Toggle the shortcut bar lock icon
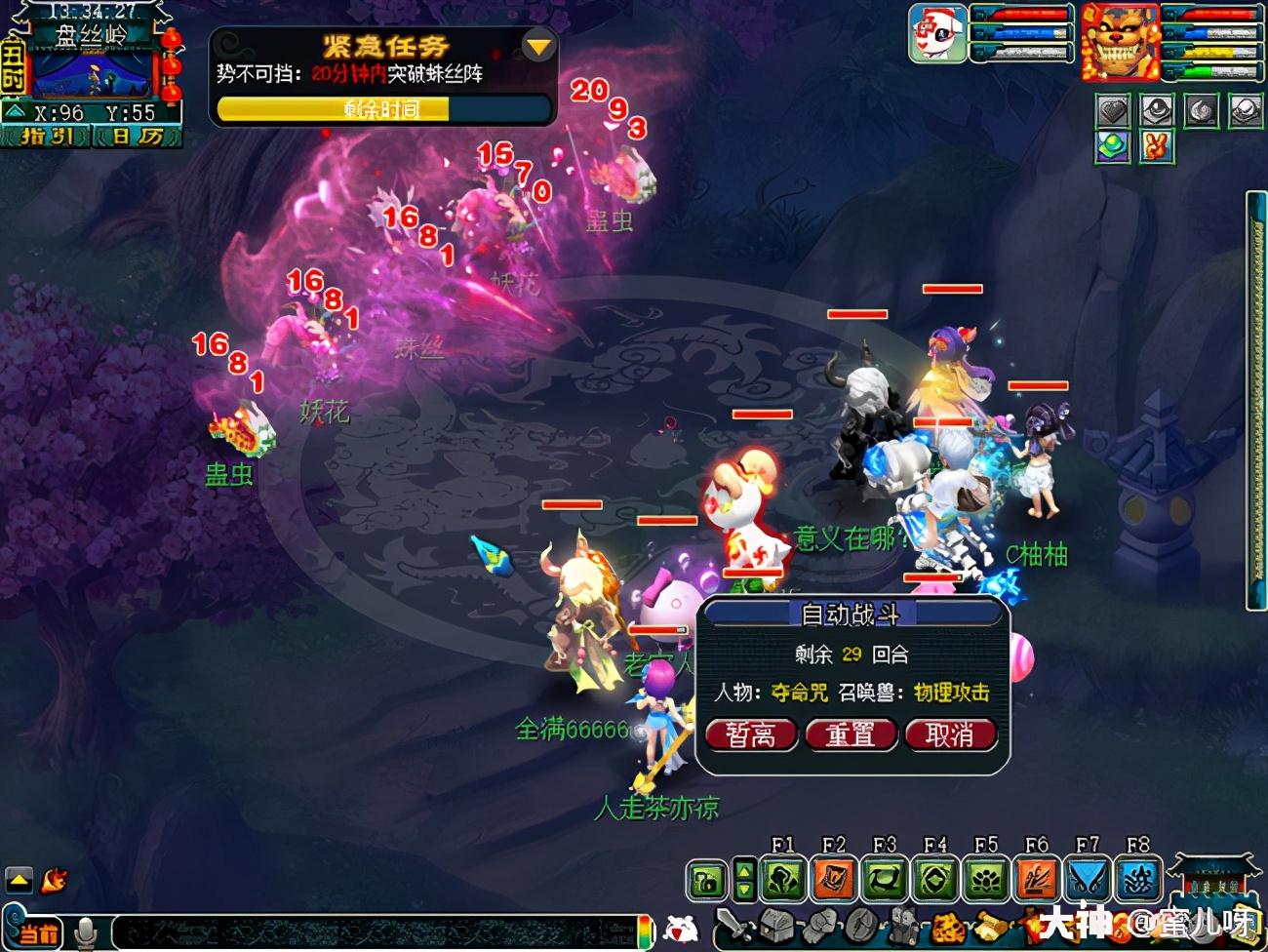This screenshot has width=1268, height=952. 706,881
